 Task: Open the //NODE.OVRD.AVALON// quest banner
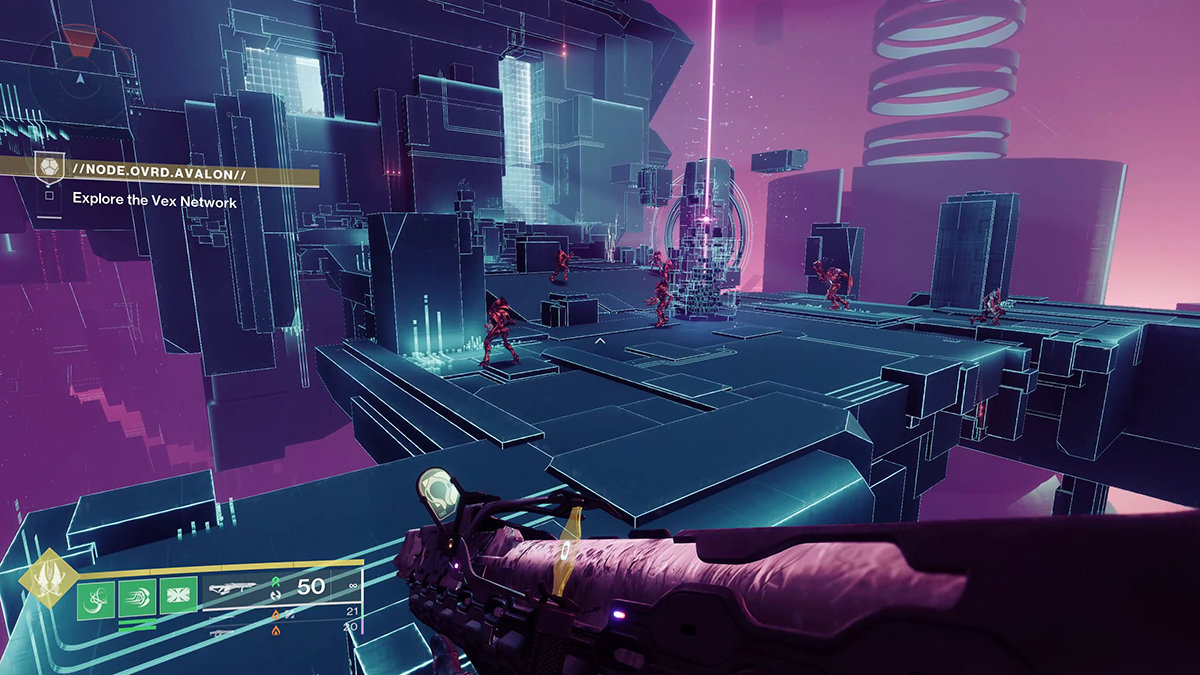178,175
